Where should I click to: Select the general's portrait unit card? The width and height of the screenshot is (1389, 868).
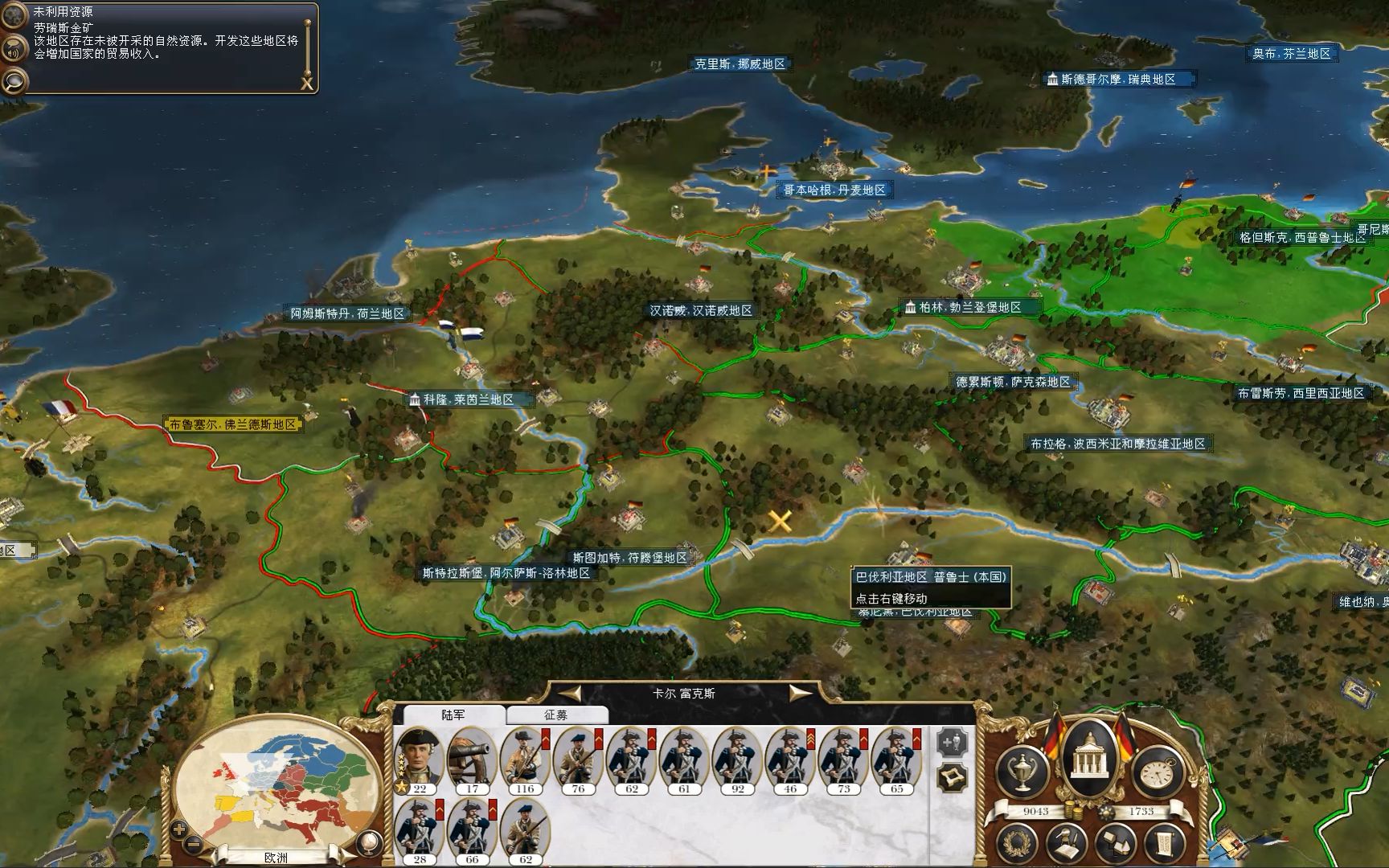coord(420,758)
